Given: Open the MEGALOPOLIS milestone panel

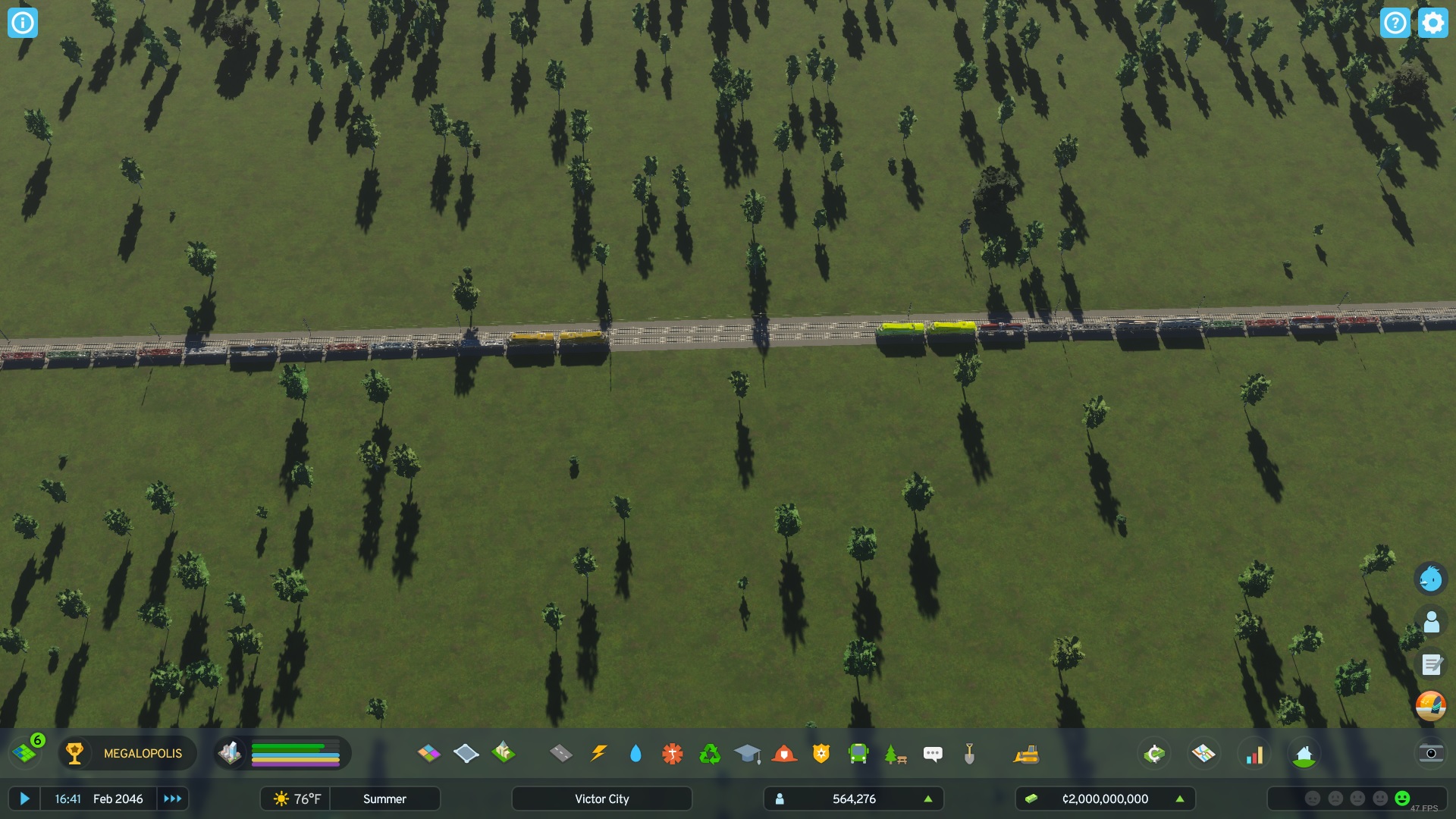Looking at the screenshot, I should (x=127, y=753).
